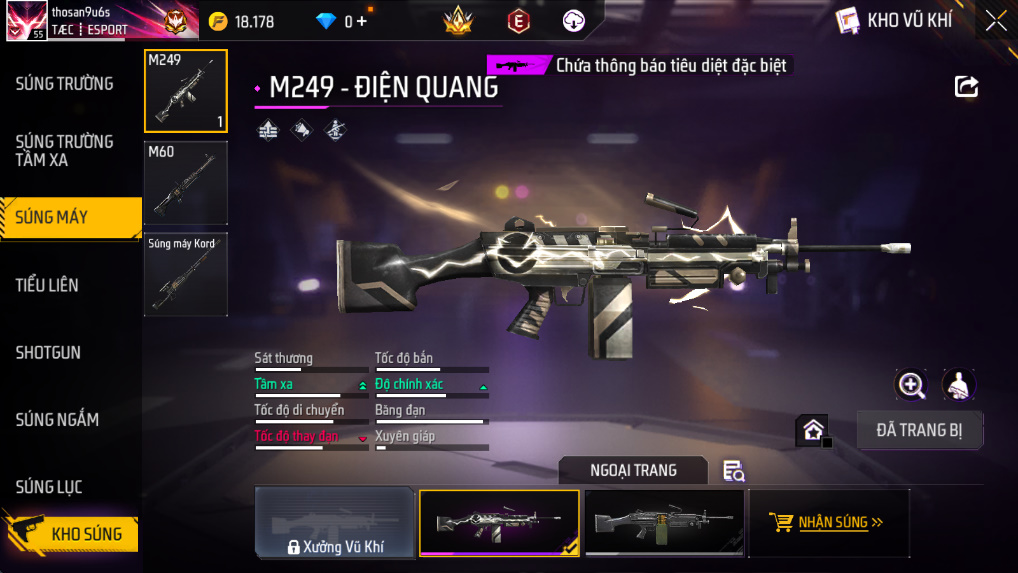Choose the Súng máy Kord thumbnail
This screenshot has width=1018, height=573.
pyautogui.click(x=186, y=275)
